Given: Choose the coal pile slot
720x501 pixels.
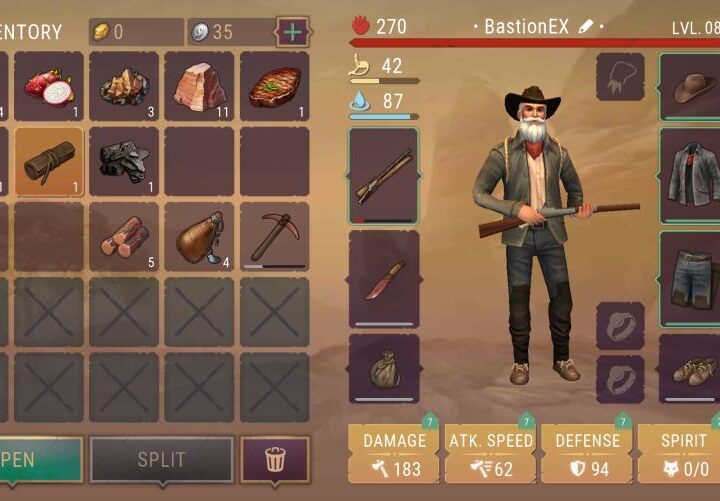Looking at the screenshot, I should click(123, 162).
